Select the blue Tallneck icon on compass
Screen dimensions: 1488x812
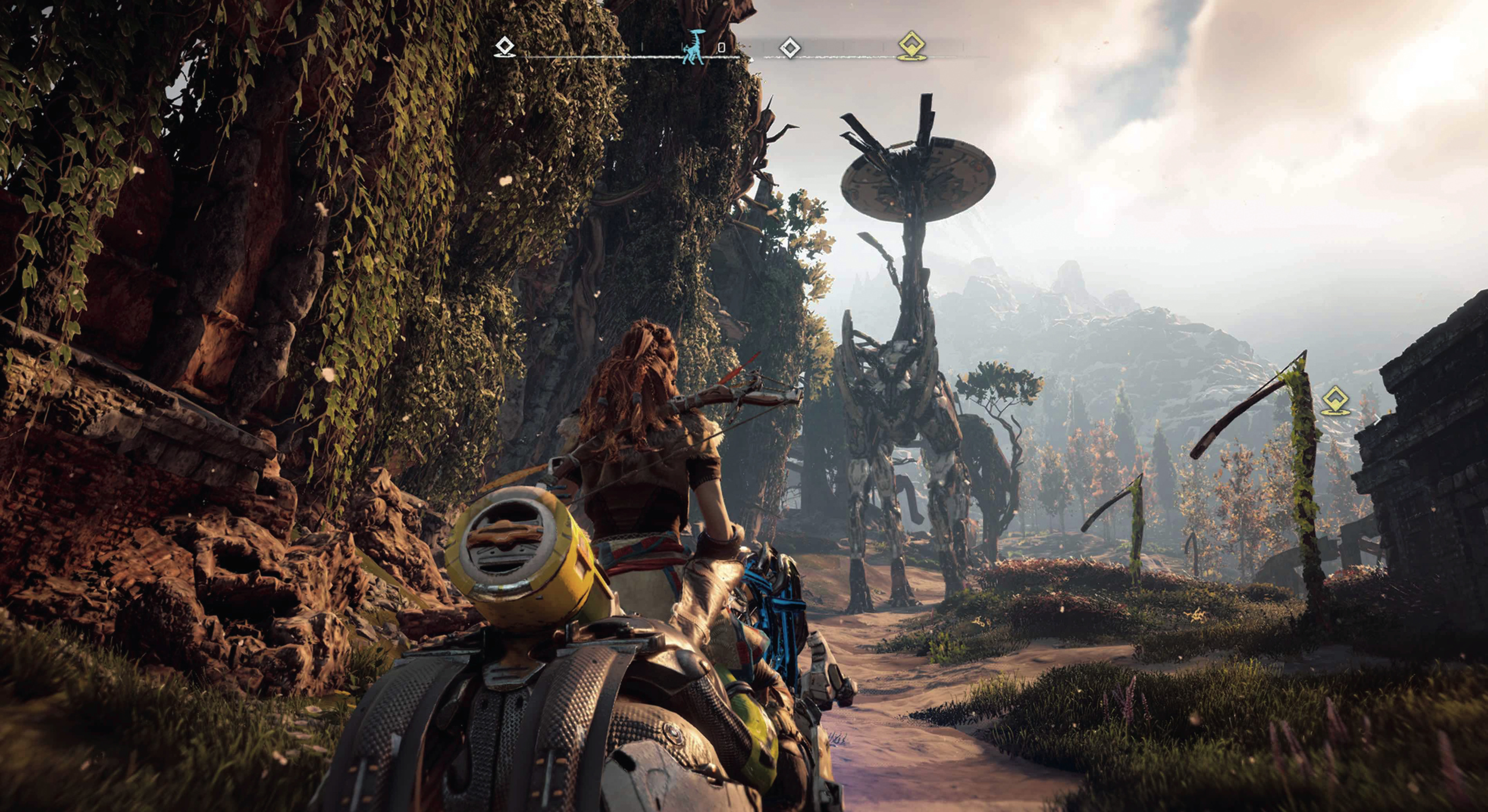pyautogui.click(x=692, y=47)
